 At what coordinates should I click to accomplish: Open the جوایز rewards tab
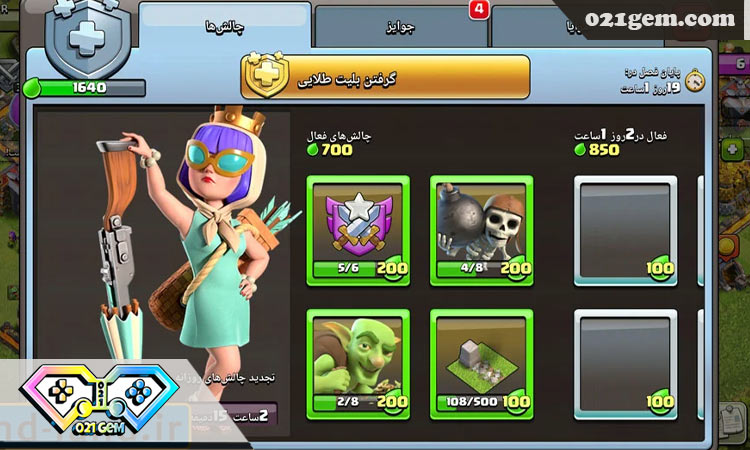400,28
